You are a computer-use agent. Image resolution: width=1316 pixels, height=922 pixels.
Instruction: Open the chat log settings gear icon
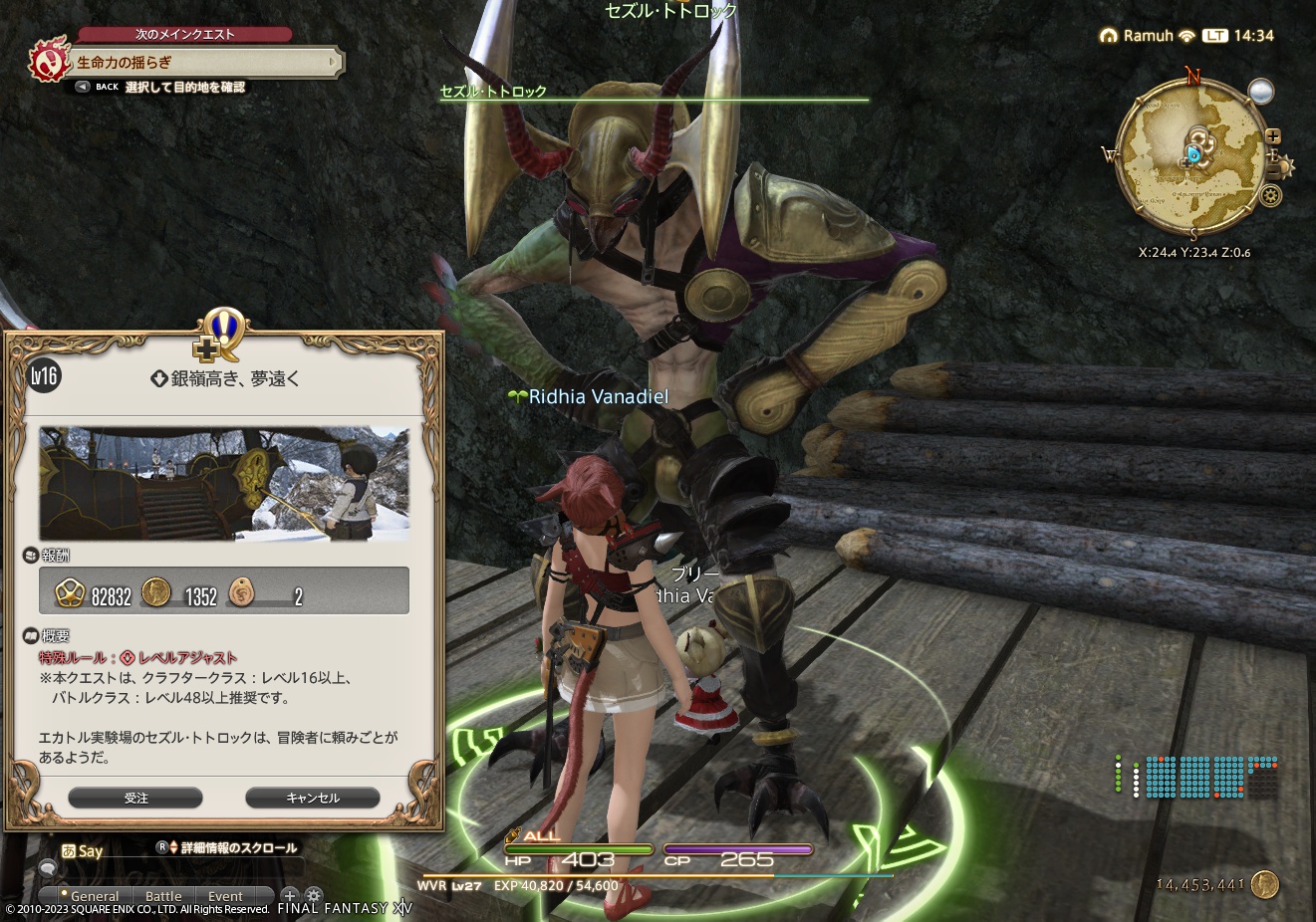[314, 895]
